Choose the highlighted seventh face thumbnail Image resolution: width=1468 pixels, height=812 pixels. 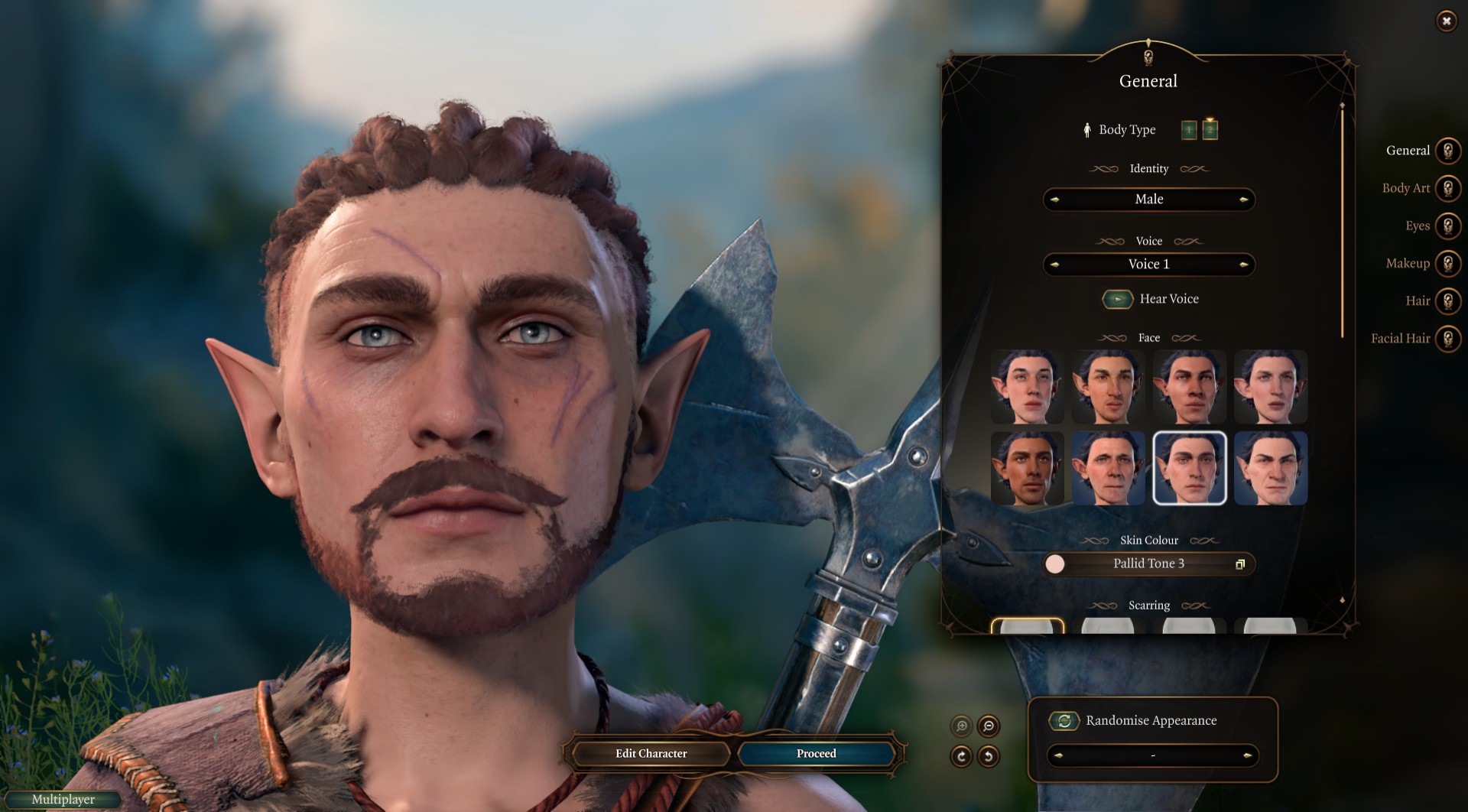point(1190,468)
